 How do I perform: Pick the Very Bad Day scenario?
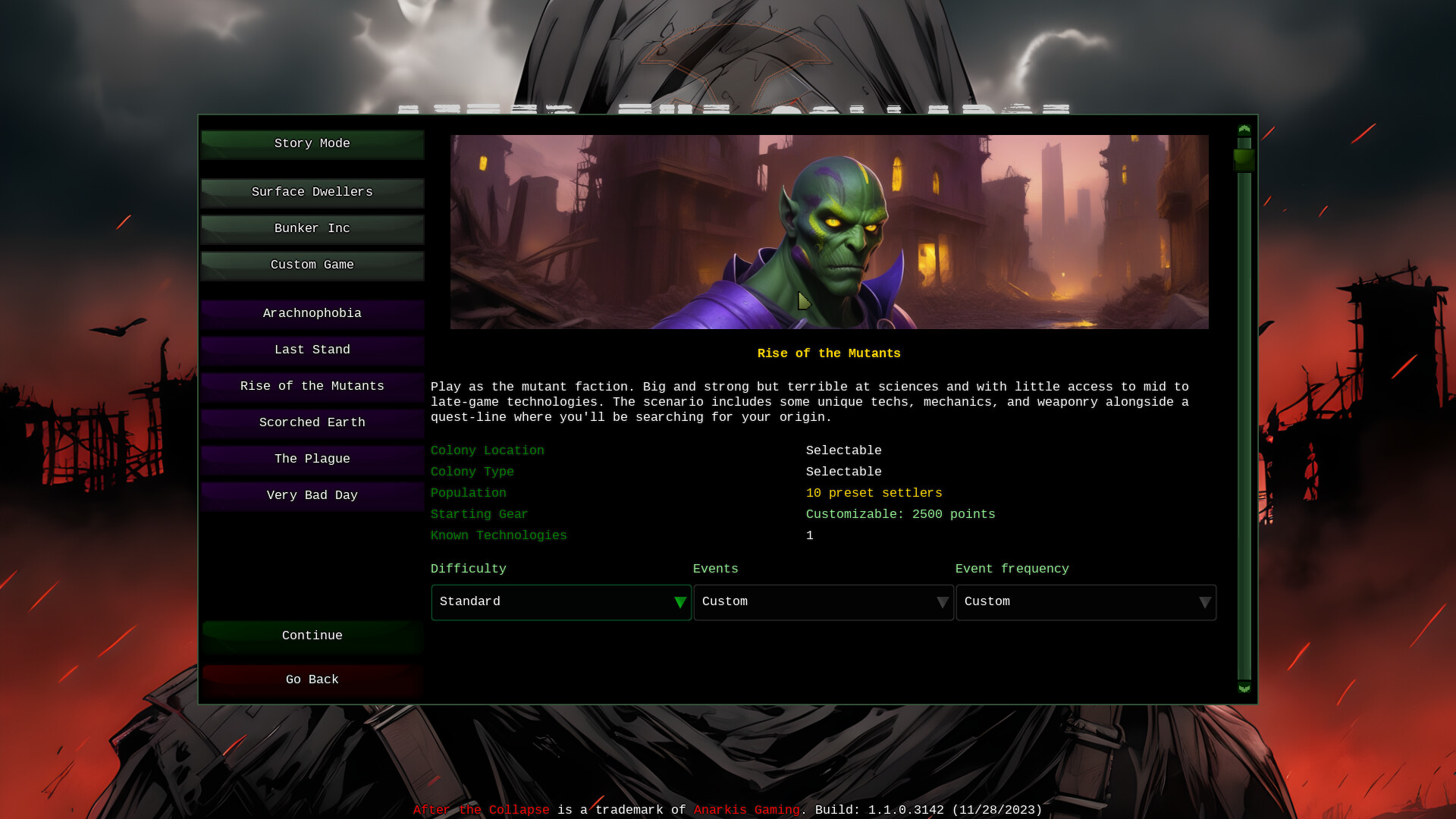click(x=312, y=495)
